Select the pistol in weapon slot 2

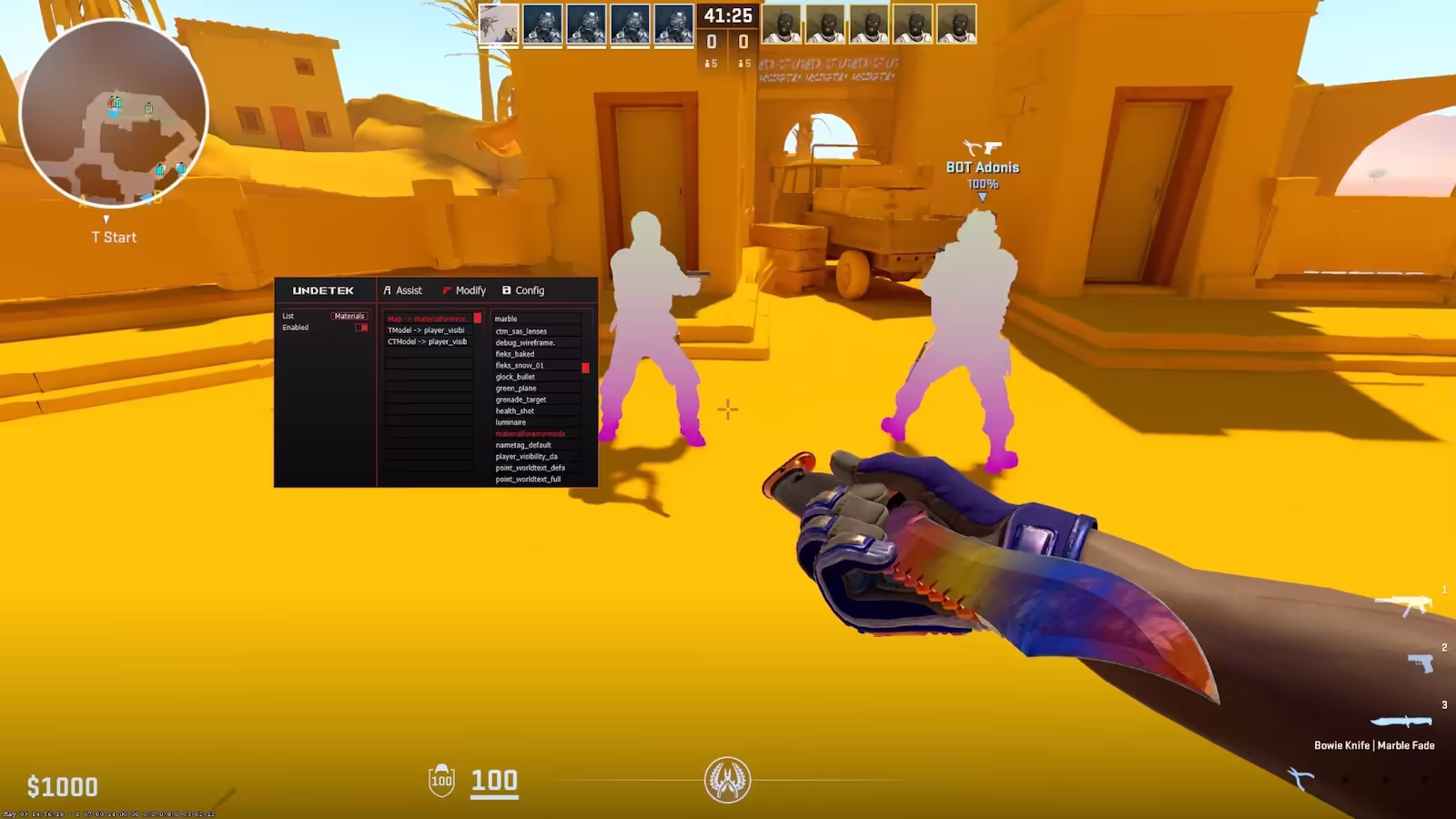(1421, 663)
